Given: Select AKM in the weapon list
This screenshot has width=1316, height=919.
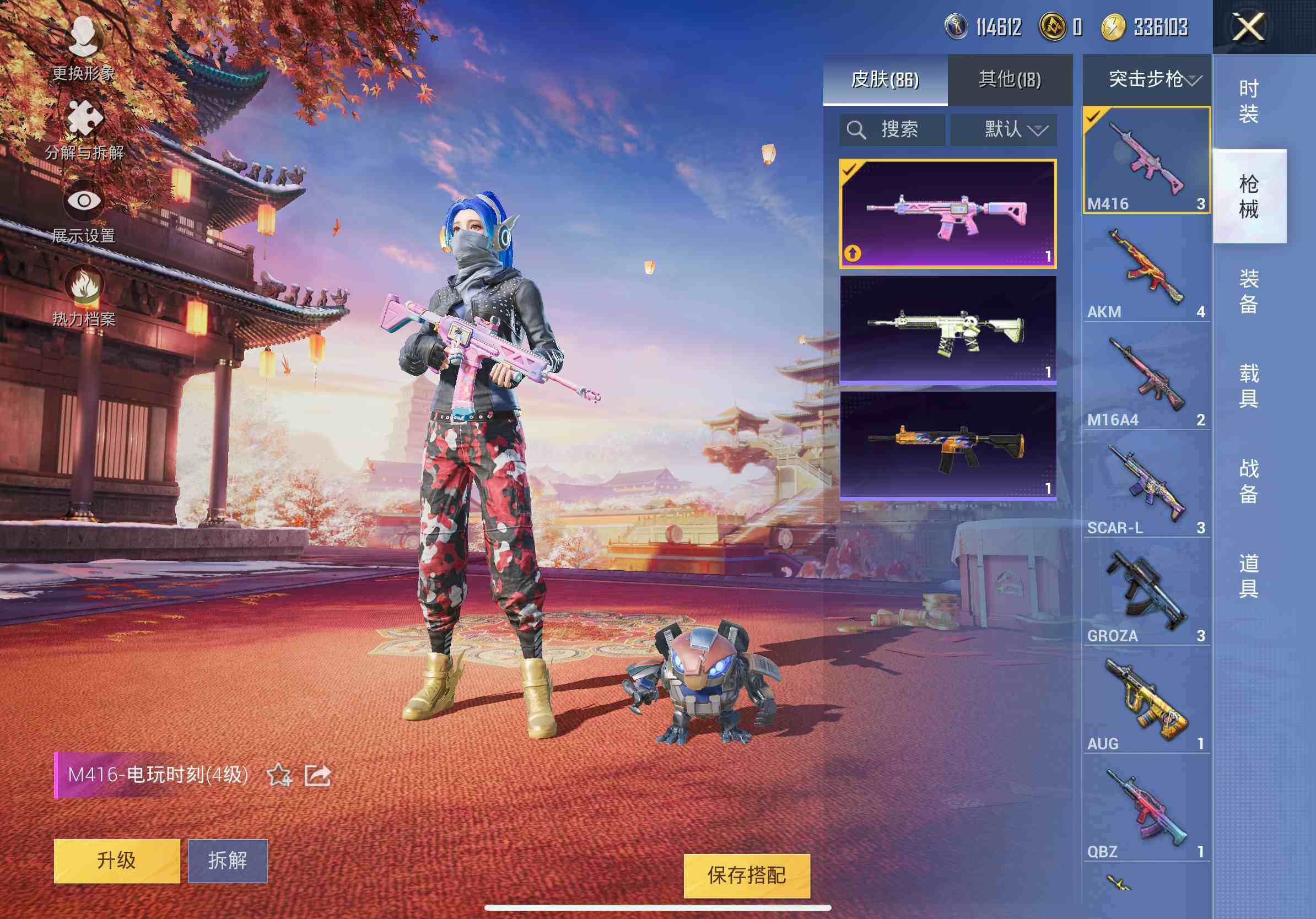Looking at the screenshot, I should 1146,270.
